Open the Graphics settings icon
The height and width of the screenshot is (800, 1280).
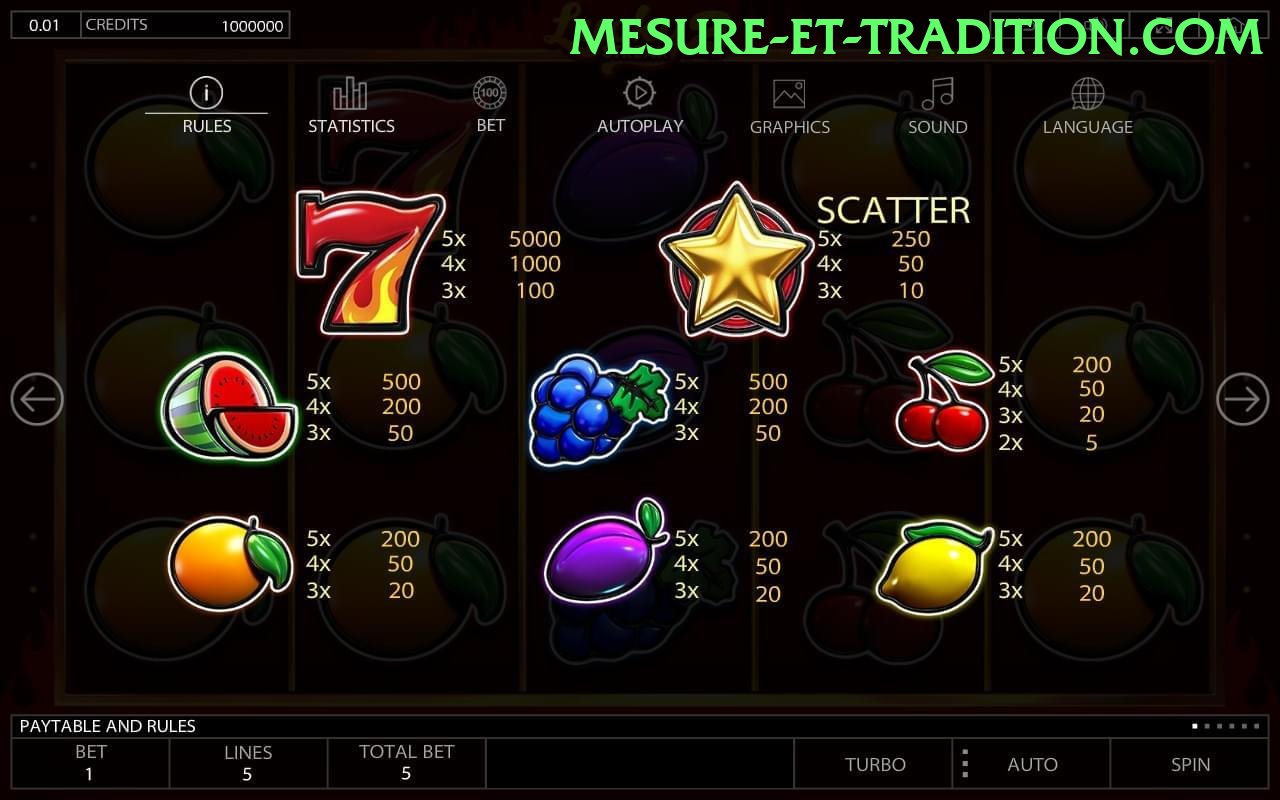[x=790, y=91]
